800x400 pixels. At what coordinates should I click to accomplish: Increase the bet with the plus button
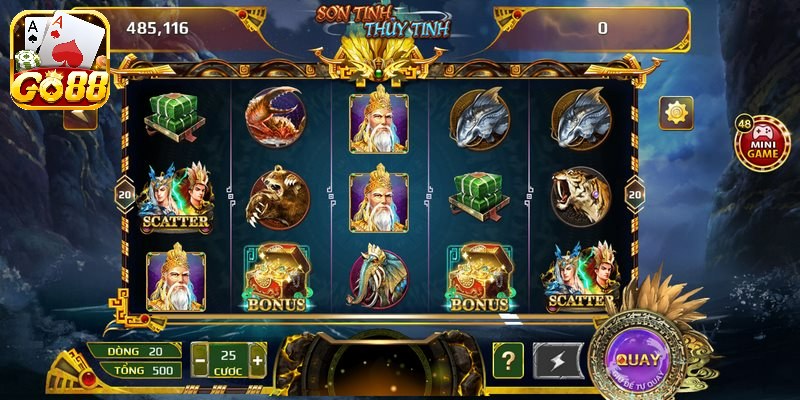(258, 359)
